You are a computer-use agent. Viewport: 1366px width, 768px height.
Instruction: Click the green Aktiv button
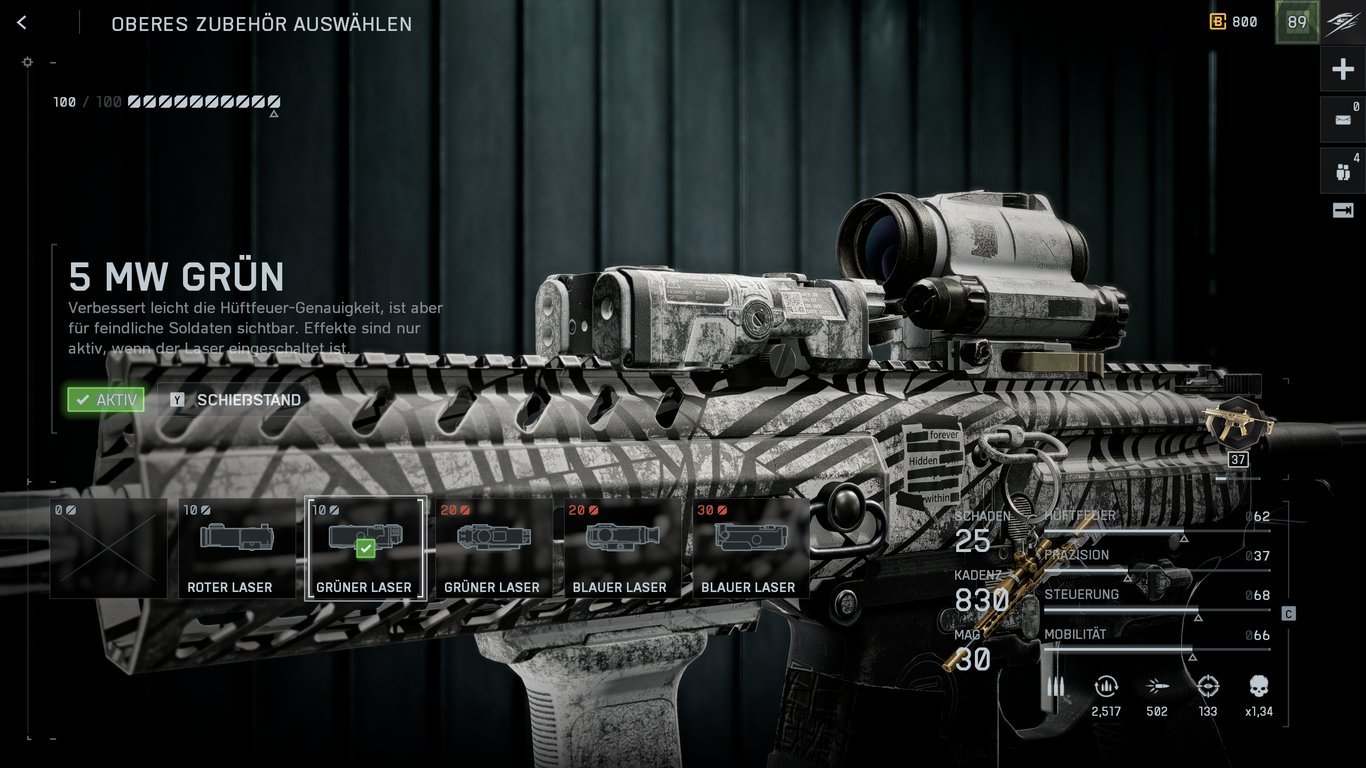click(106, 400)
